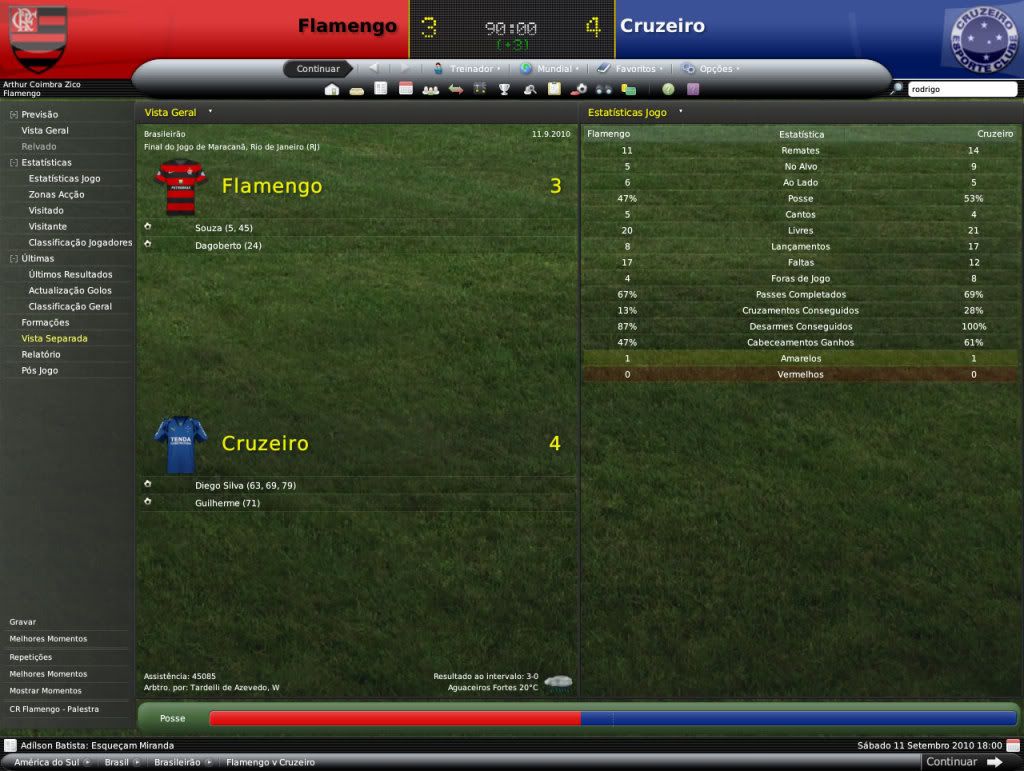This screenshot has width=1024, height=771.
Task: Select Estatísticas Jogo in the sidebar
Action: tap(64, 178)
